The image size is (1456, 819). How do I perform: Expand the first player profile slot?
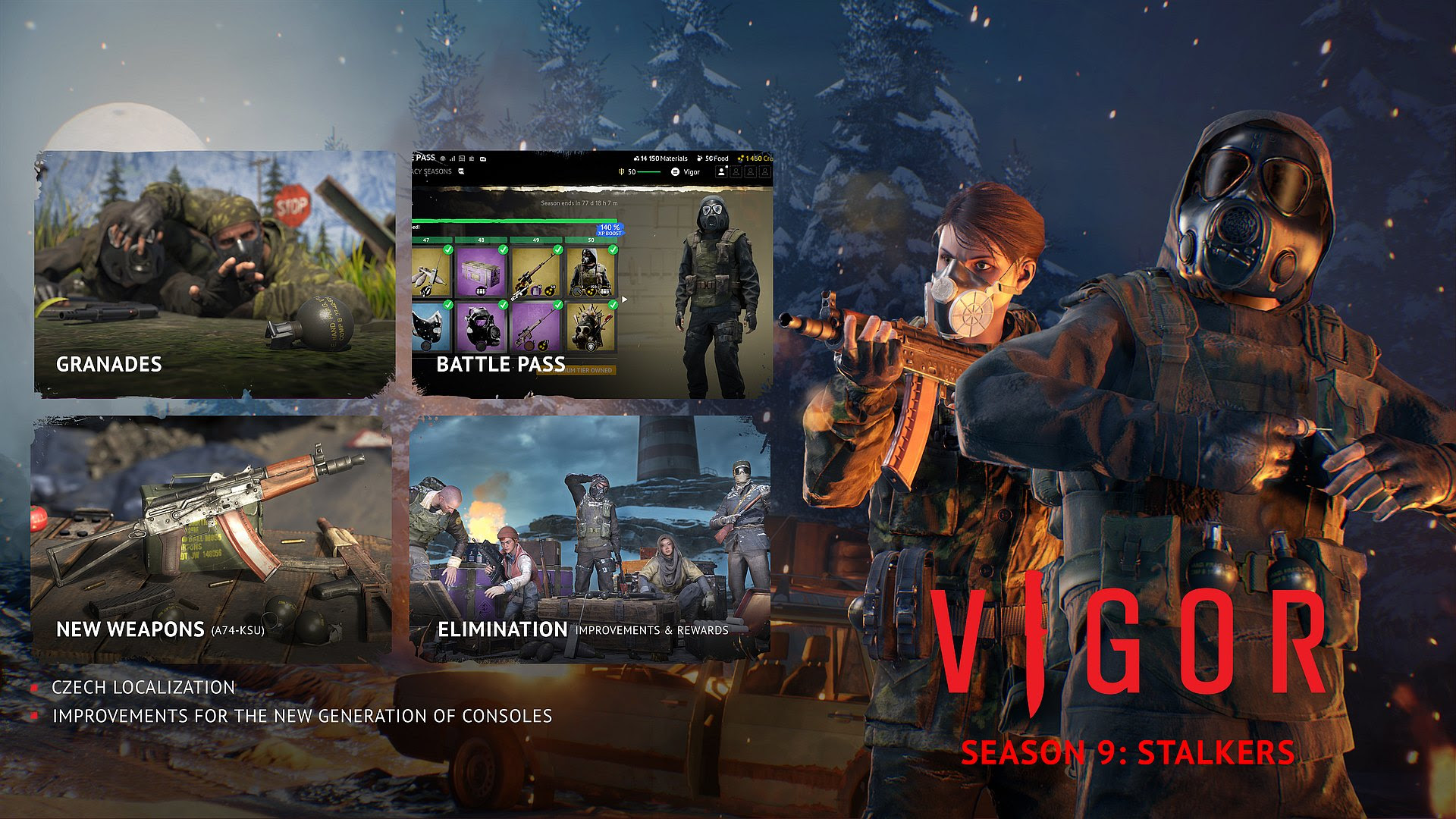pyautogui.click(x=721, y=172)
